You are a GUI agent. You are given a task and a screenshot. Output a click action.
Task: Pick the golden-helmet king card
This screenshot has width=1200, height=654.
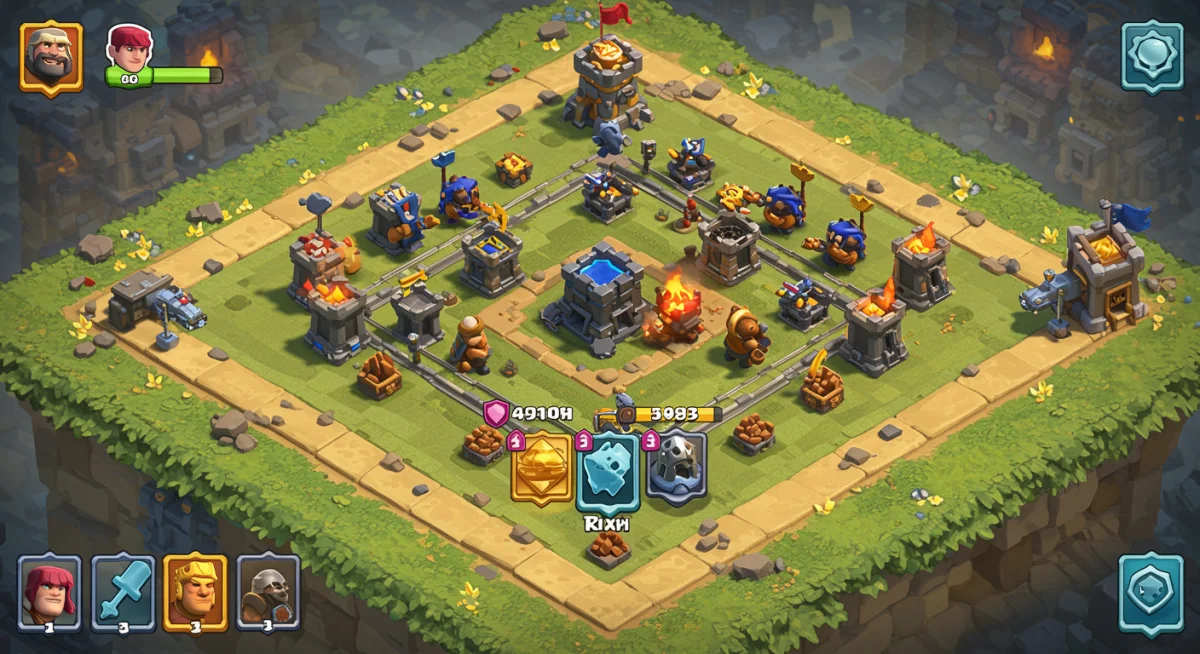click(196, 592)
